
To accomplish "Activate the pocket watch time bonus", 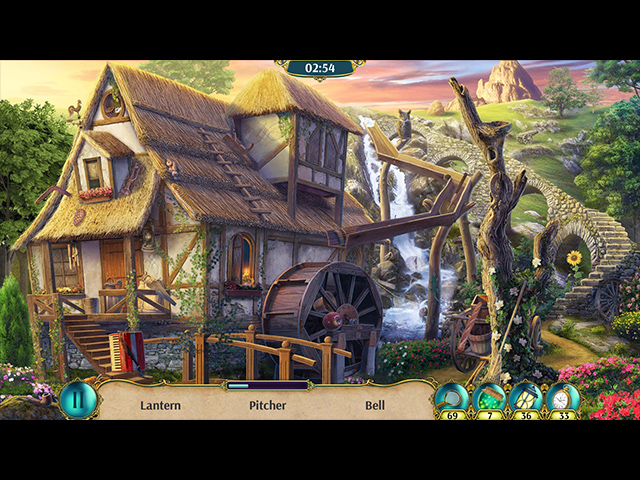I will pyautogui.click(x=562, y=398).
